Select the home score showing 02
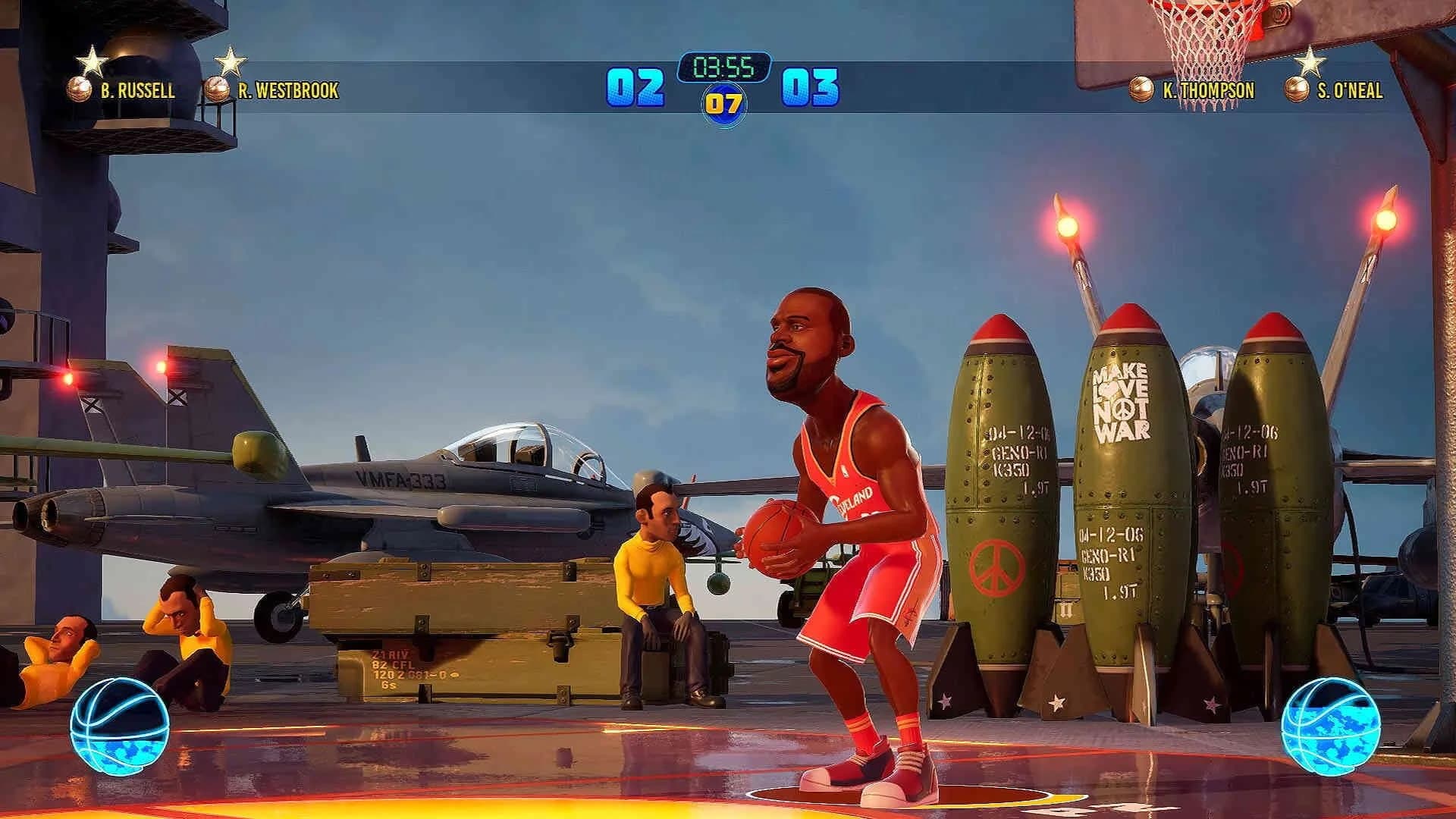Screen dimensions: 1456x819 pos(637,87)
